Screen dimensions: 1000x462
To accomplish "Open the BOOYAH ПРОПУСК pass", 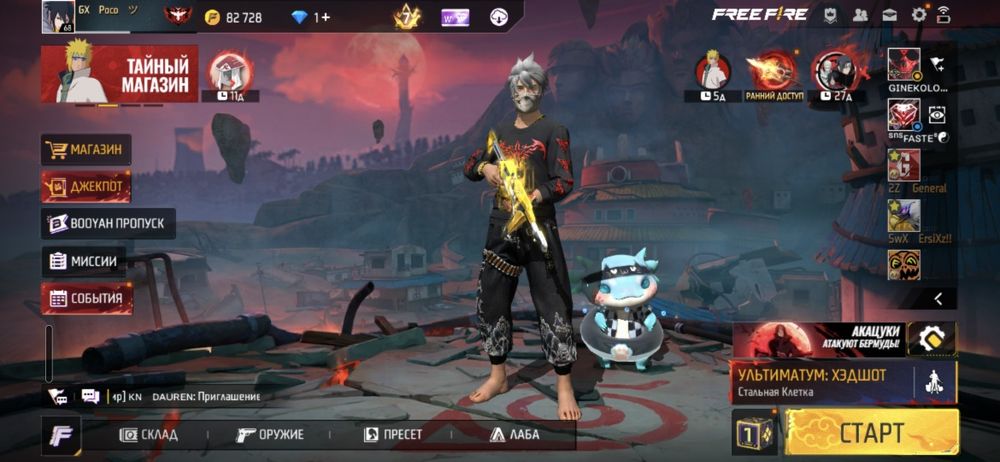I will coord(108,224).
